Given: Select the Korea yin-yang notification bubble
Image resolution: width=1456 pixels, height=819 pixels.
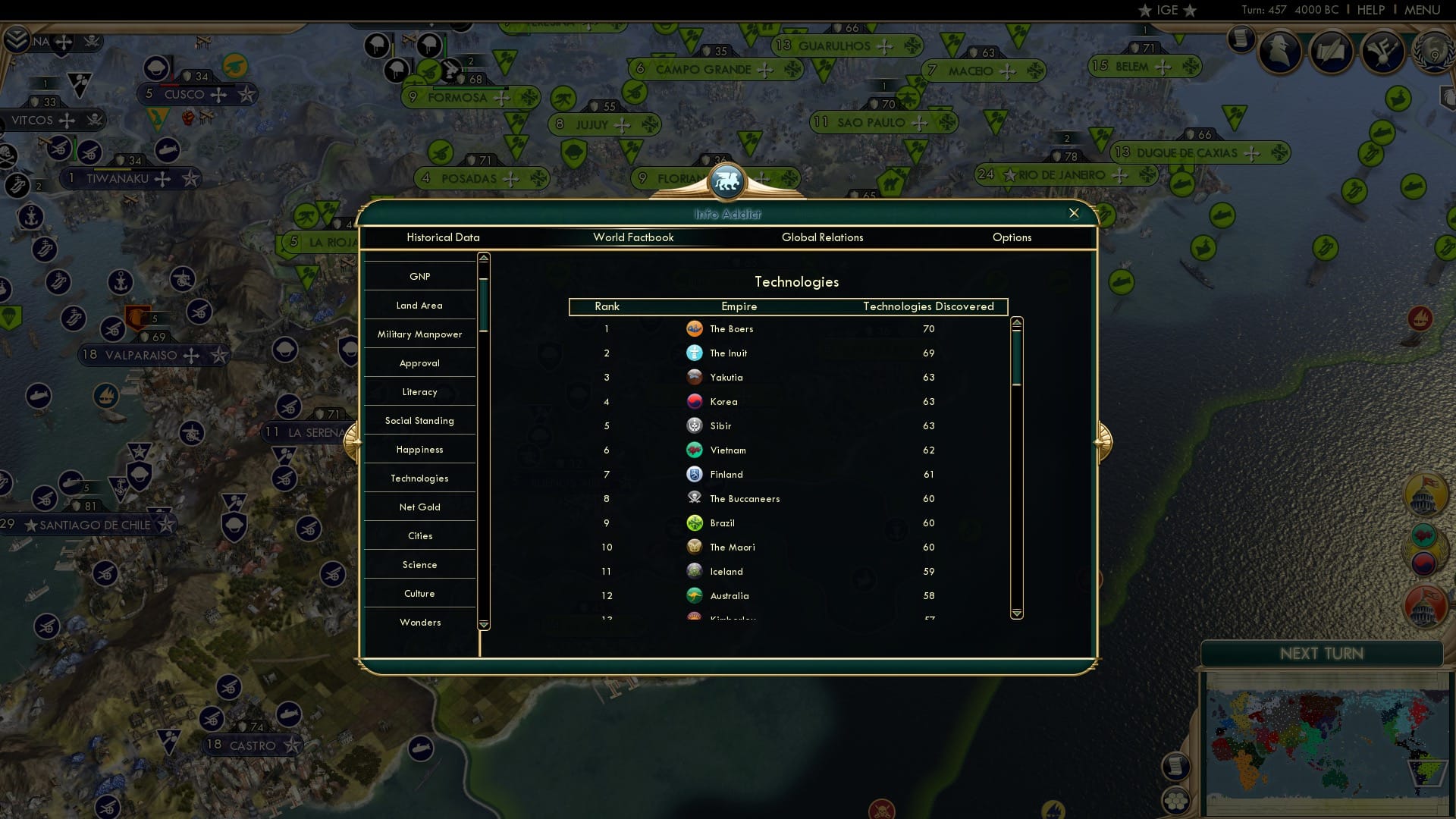Looking at the screenshot, I should click(x=1423, y=563).
